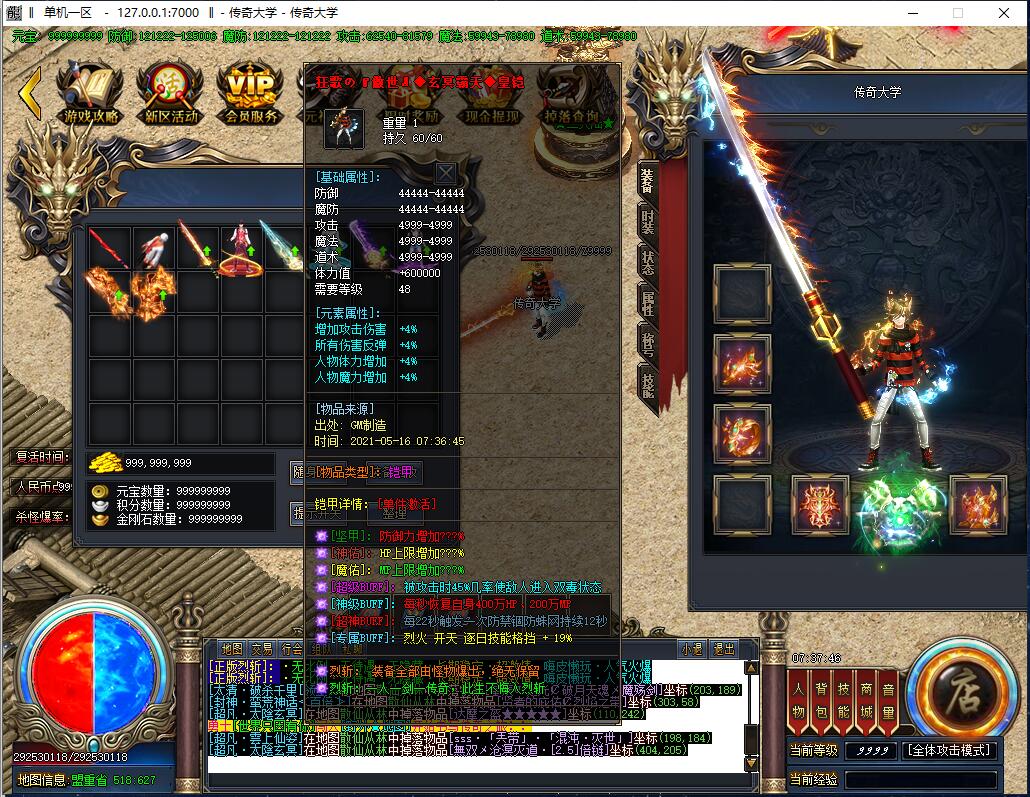This screenshot has width=1030, height=797.
Task: Select the red sword in the bag
Action: [110, 247]
